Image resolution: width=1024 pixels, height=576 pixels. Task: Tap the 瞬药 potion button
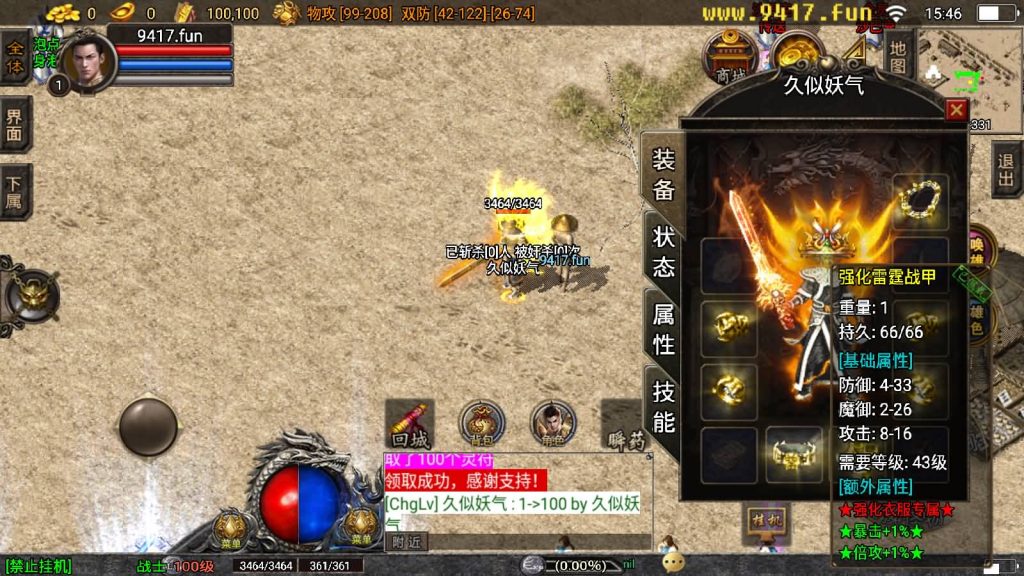tap(626, 426)
